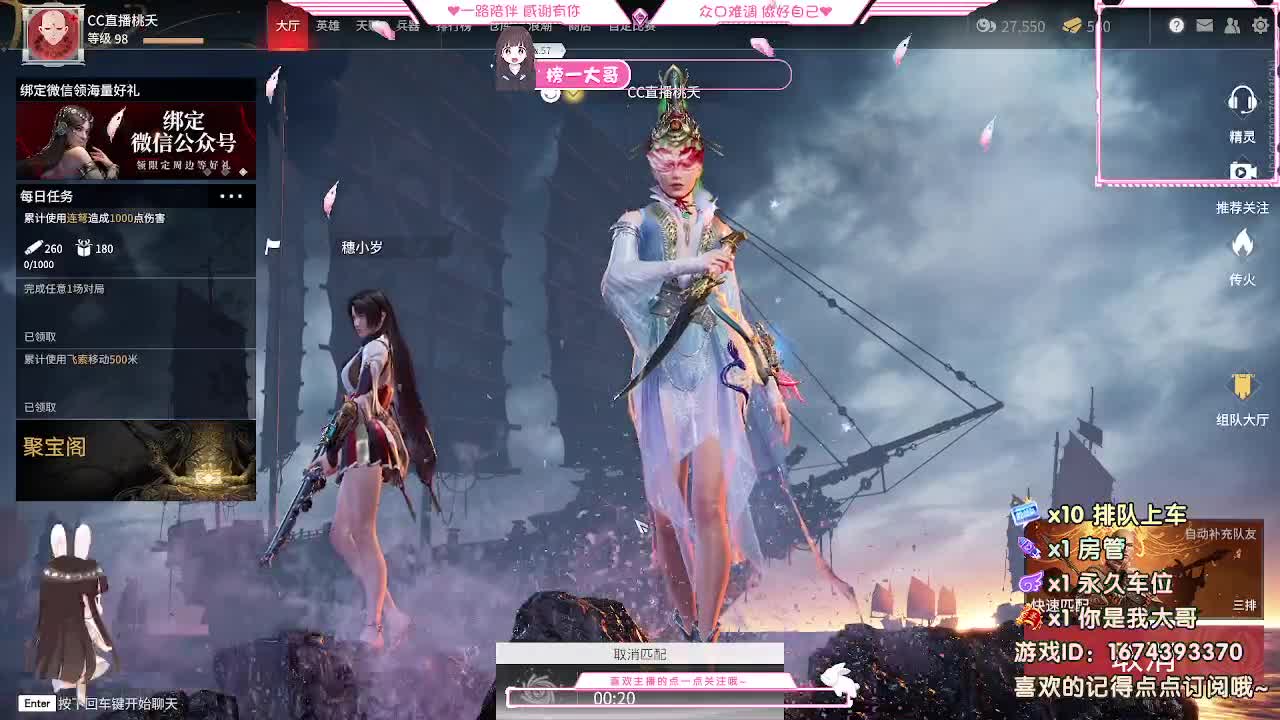Open the help question-mark icon
The image size is (1280, 720).
[1177, 27]
